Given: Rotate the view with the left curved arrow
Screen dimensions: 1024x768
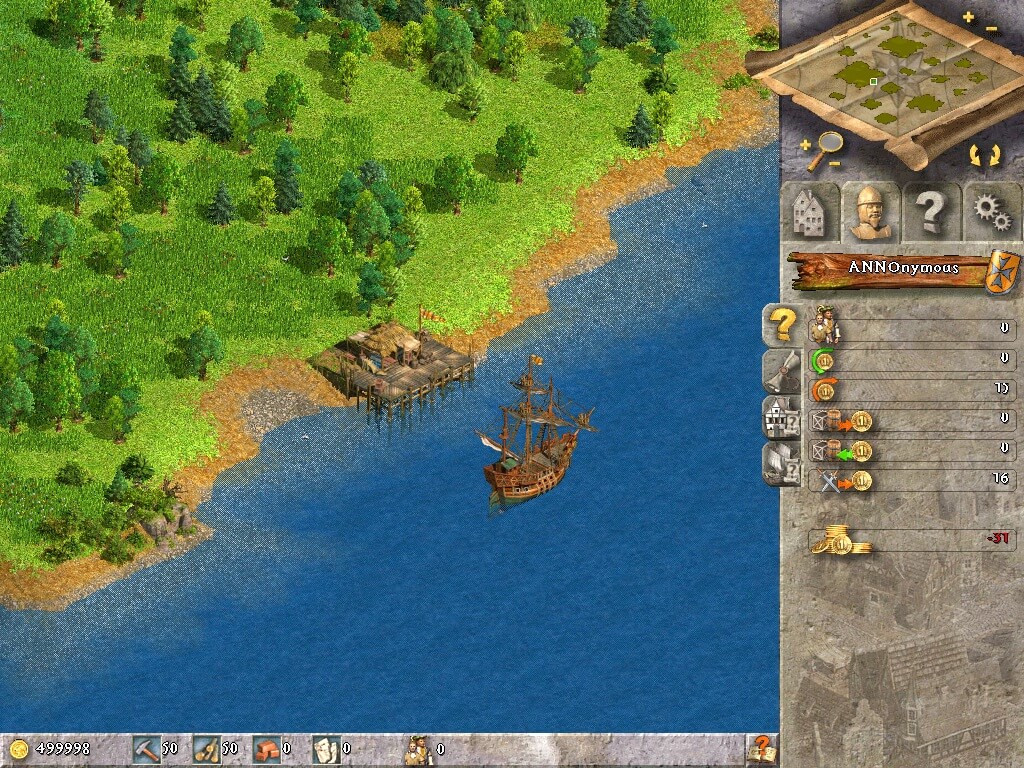Looking at the screenshot, I should [x=974, y=155].
